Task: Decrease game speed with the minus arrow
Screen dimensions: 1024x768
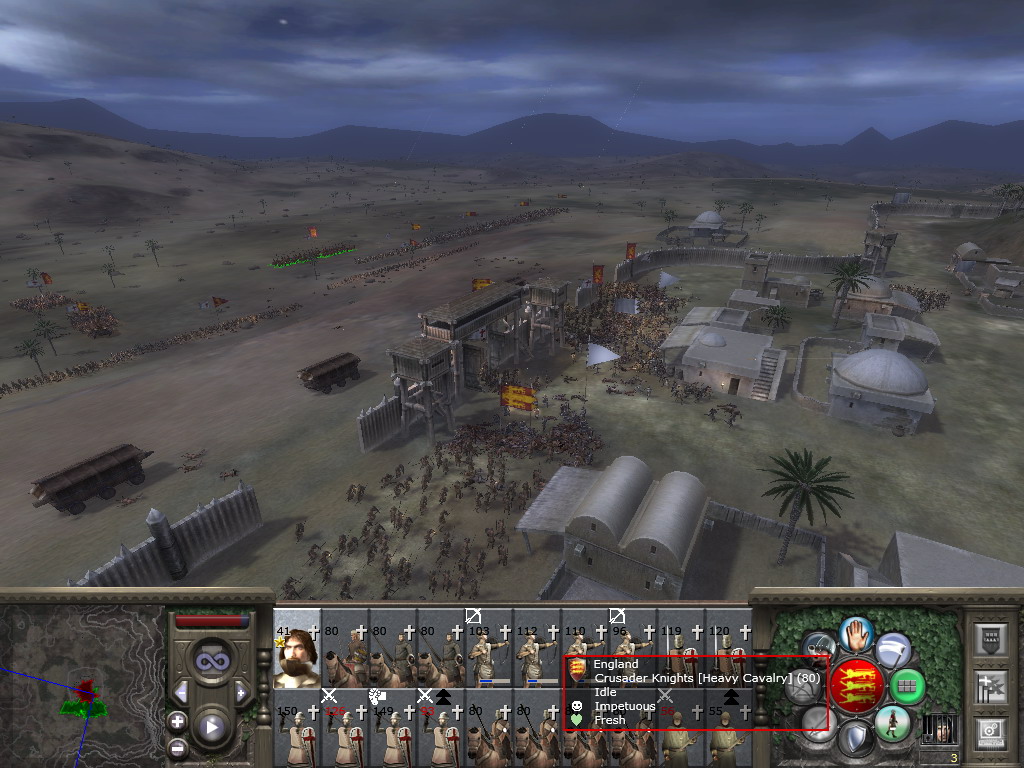Action: tap(181, 692)
